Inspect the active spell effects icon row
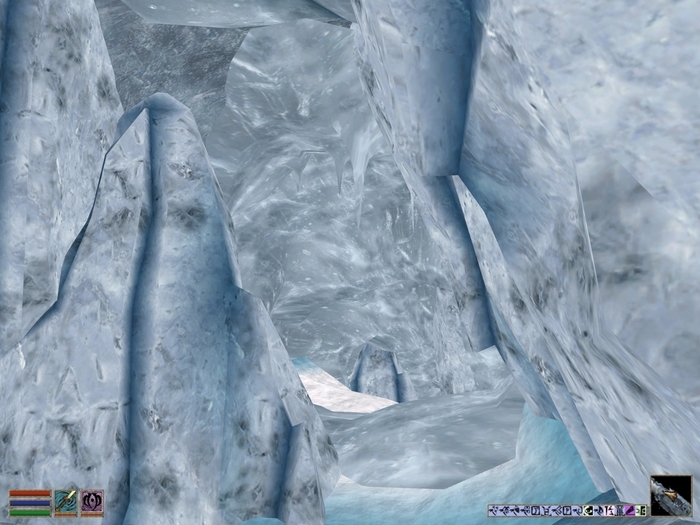The image size is (700, 525). click(567, 510)
